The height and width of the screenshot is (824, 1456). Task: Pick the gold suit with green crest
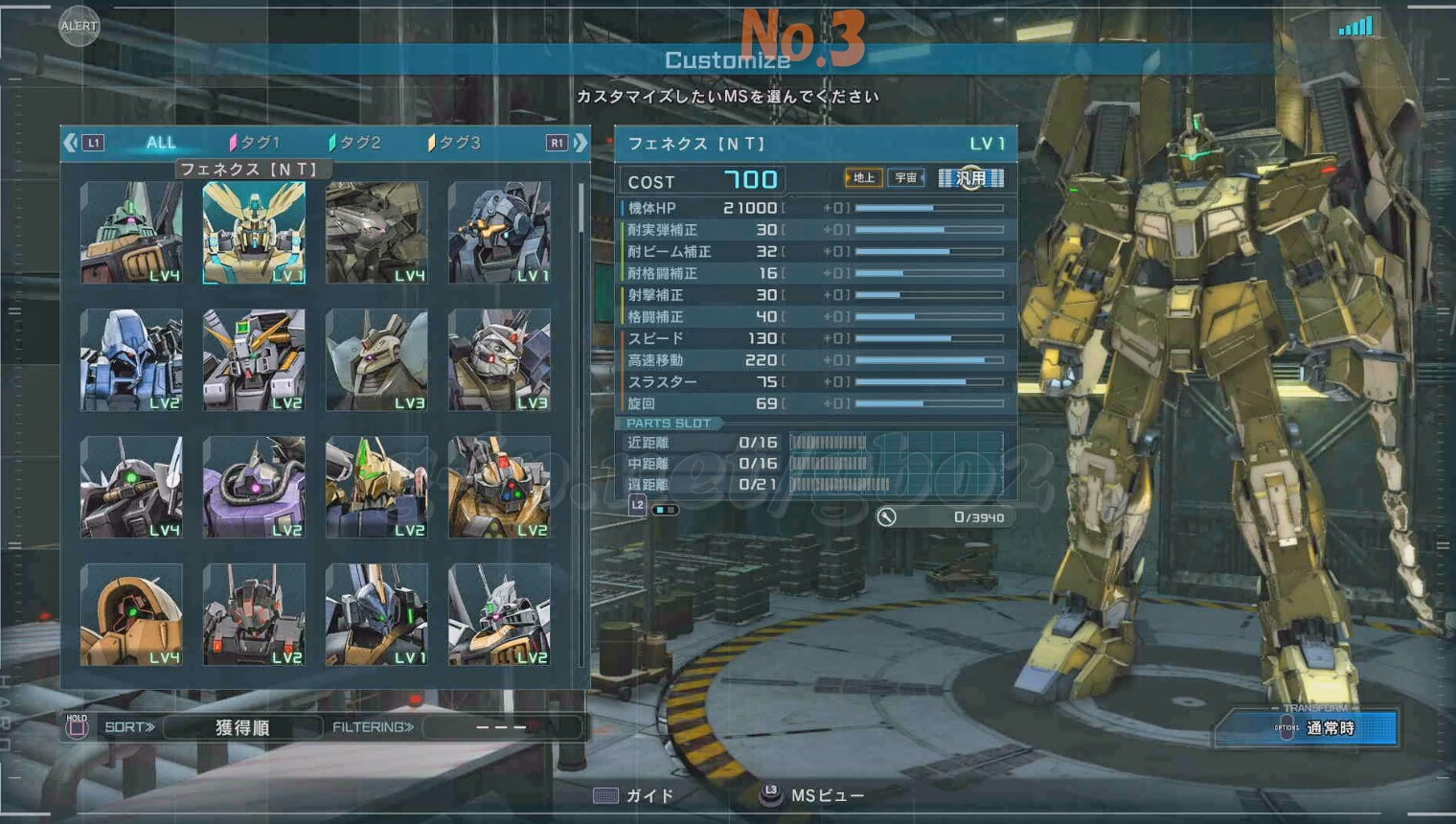(376, 487)
